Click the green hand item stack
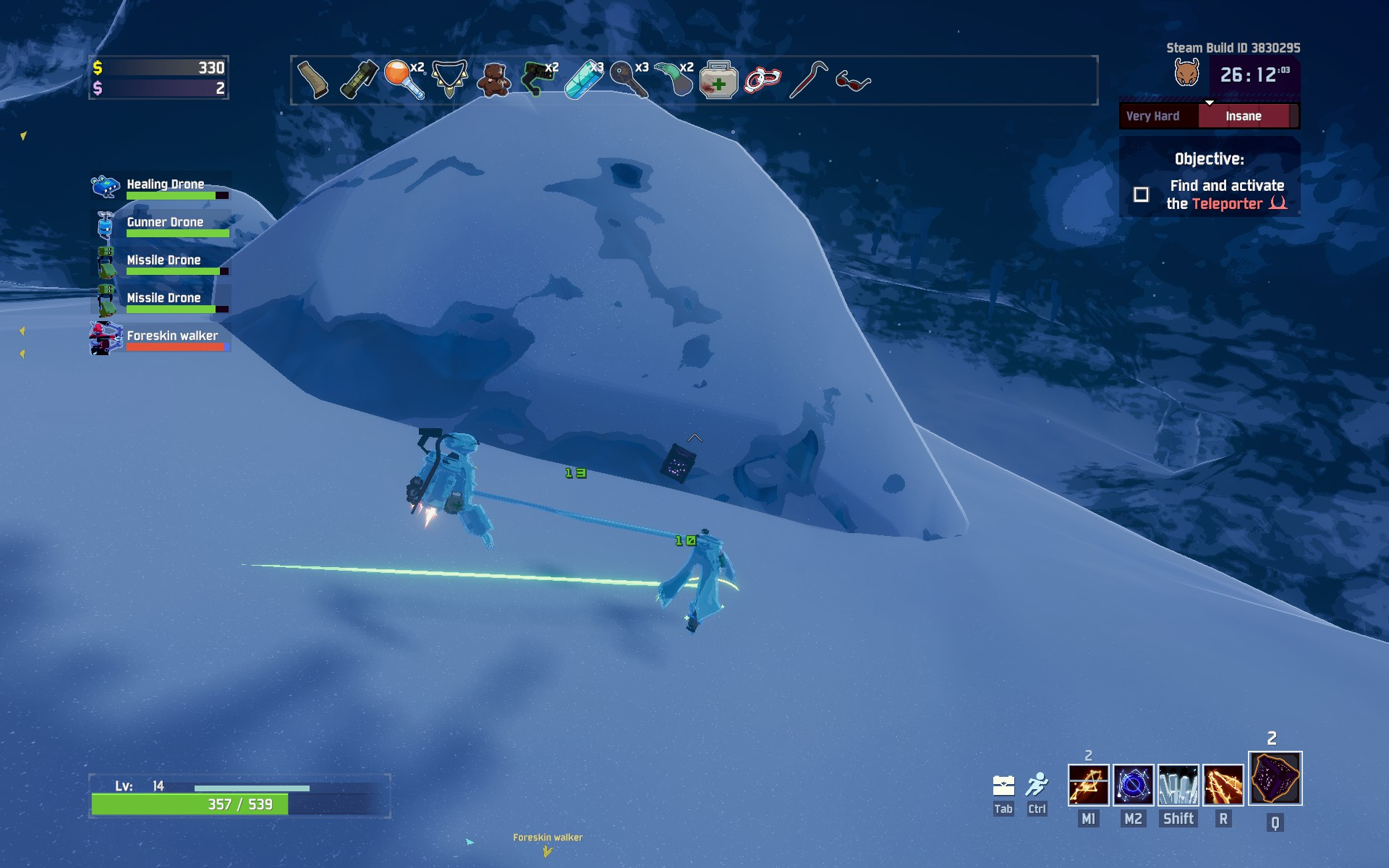The width and height of the screenshot is (1389, 868). [674, 80]
